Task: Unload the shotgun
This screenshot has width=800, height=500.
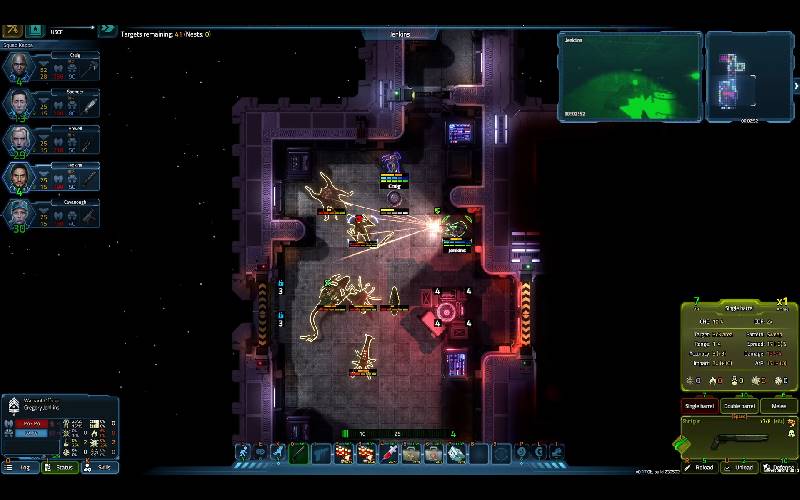Action: 740,467
